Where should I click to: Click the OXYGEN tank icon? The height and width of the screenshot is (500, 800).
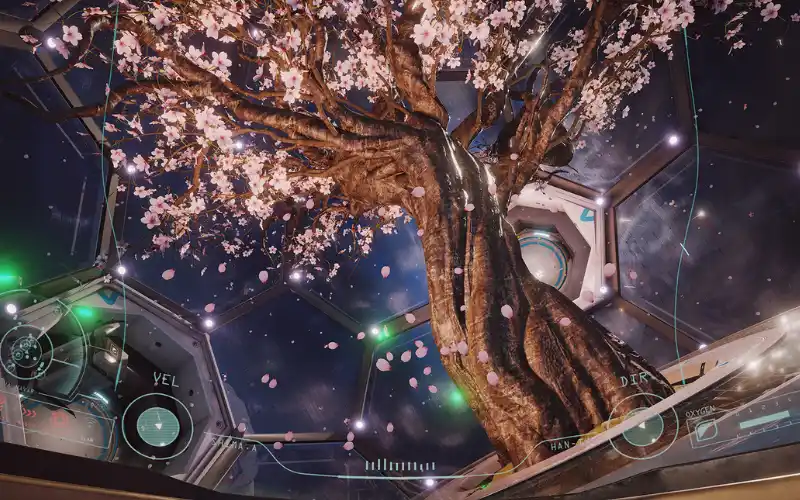point(706,430)
